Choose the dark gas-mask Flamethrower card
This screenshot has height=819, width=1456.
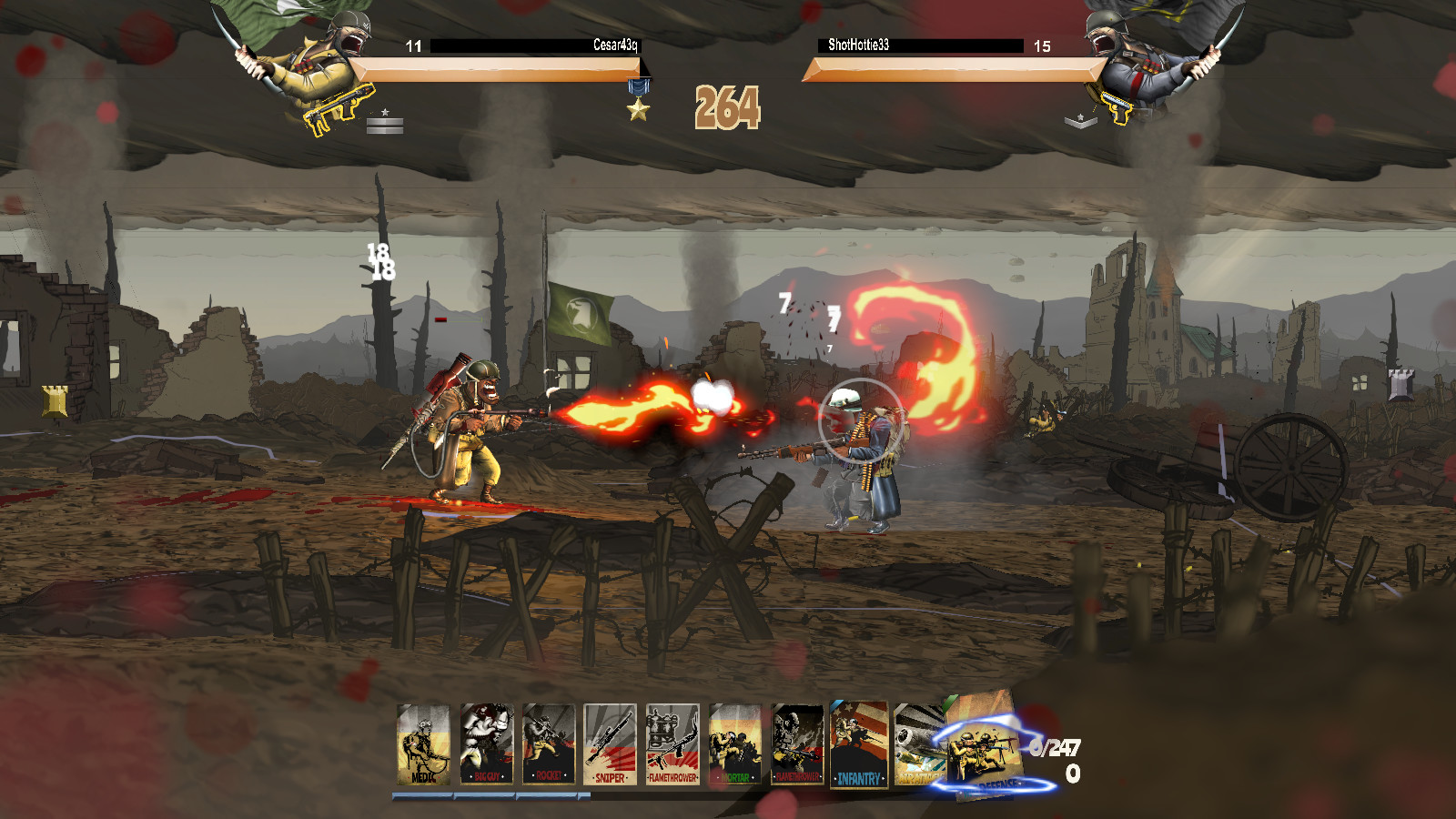point(798,744)
